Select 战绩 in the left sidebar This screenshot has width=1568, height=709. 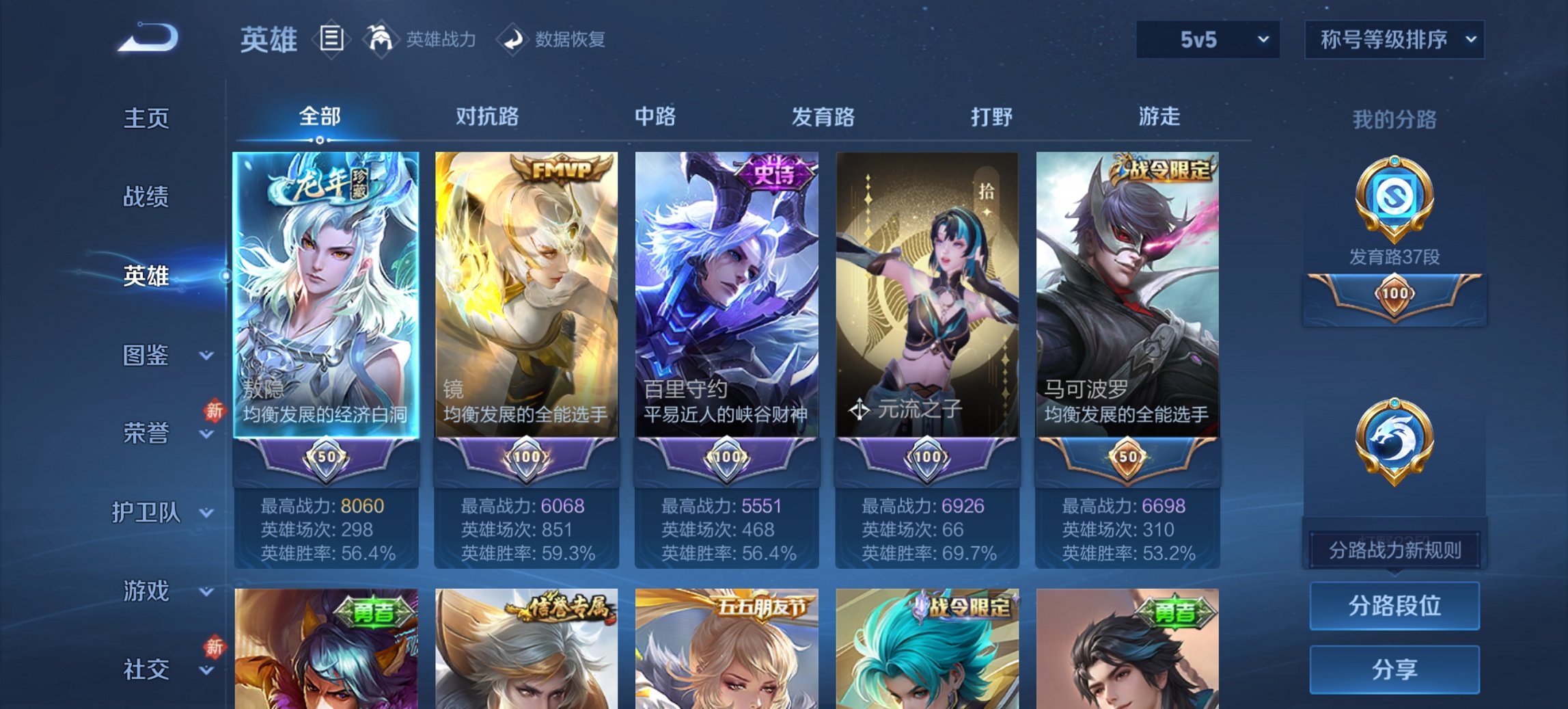145,197
